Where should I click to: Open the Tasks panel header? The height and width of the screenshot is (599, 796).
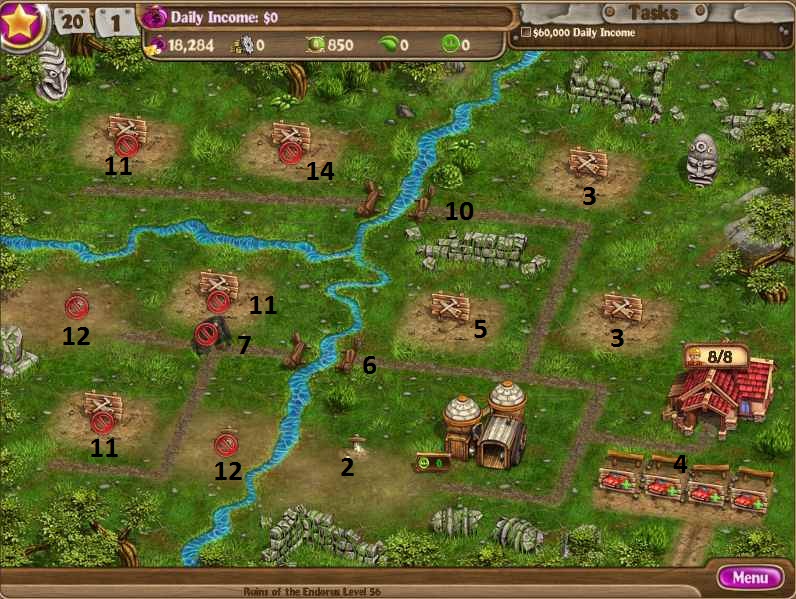pyautogui.click(x=653, y=13)
